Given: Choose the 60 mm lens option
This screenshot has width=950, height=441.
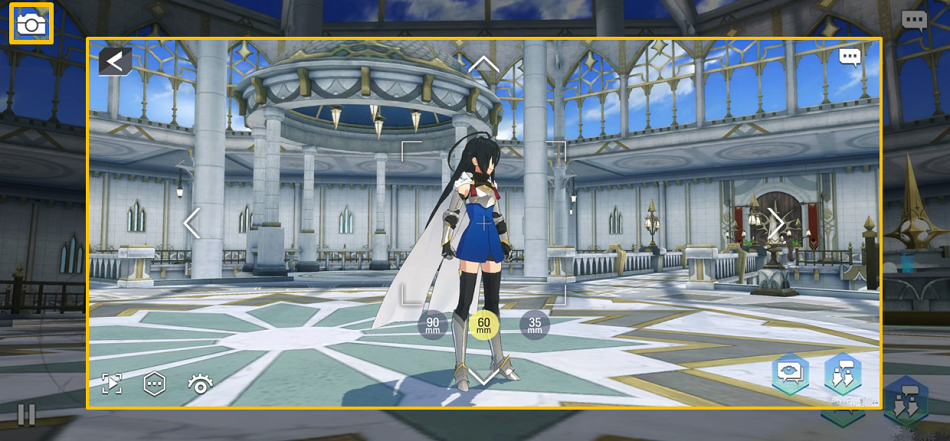Looking at the screenshot, I should (484, 324).
